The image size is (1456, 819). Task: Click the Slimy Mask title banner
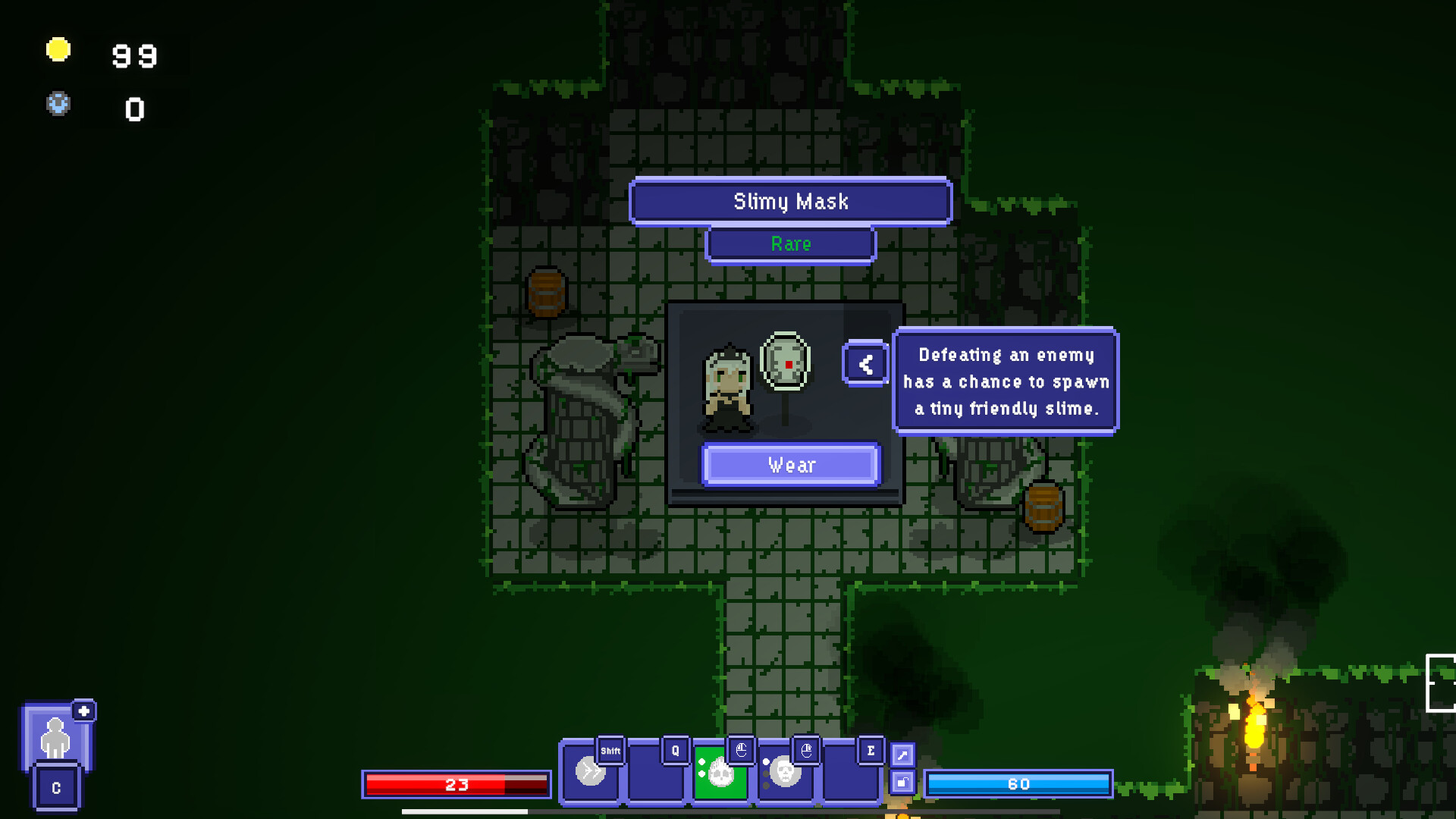(x=791, y=202)
